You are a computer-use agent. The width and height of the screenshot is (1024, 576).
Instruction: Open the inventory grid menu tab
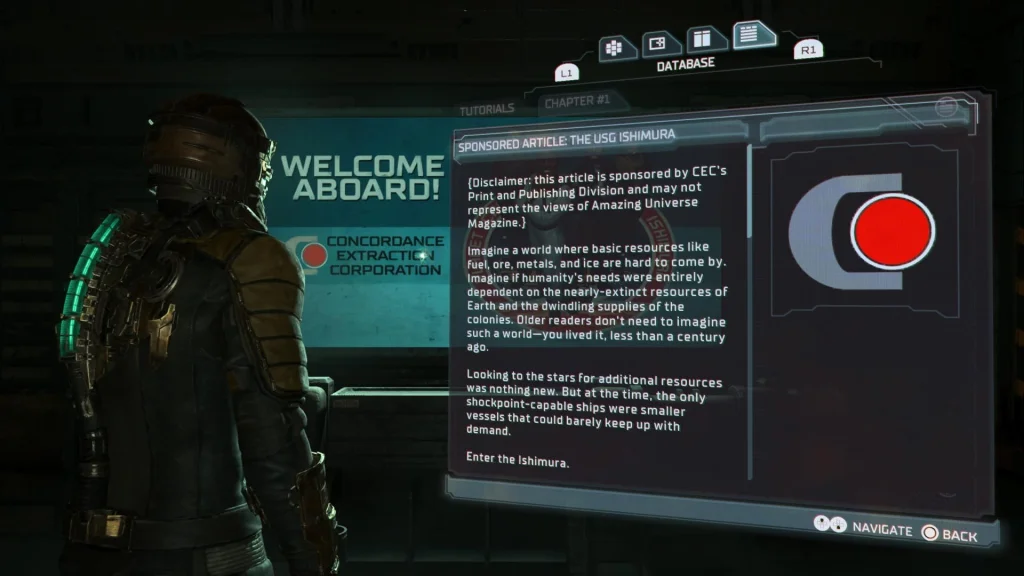click(613, 46)
